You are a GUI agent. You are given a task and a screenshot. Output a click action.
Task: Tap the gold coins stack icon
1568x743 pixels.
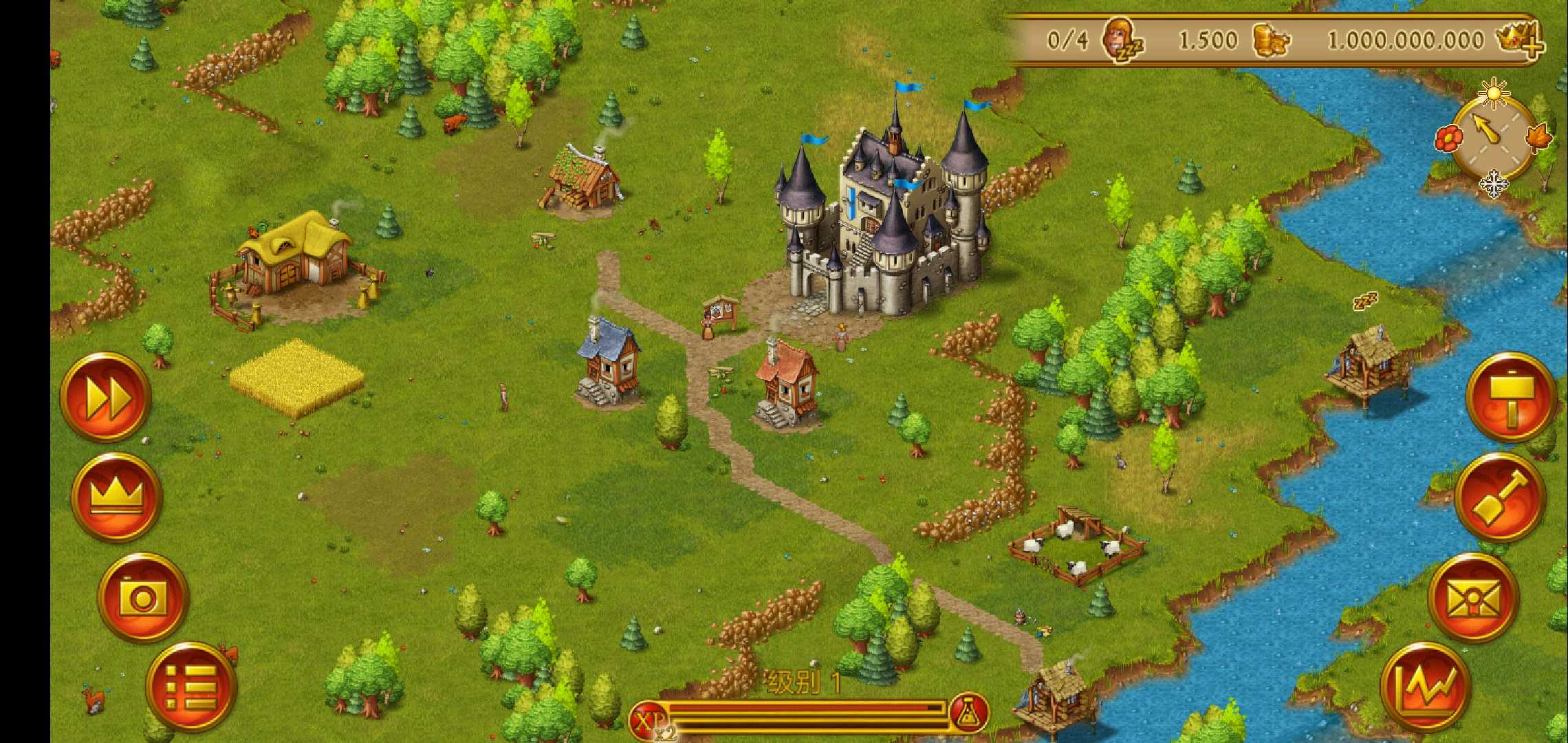(1269, 41)
